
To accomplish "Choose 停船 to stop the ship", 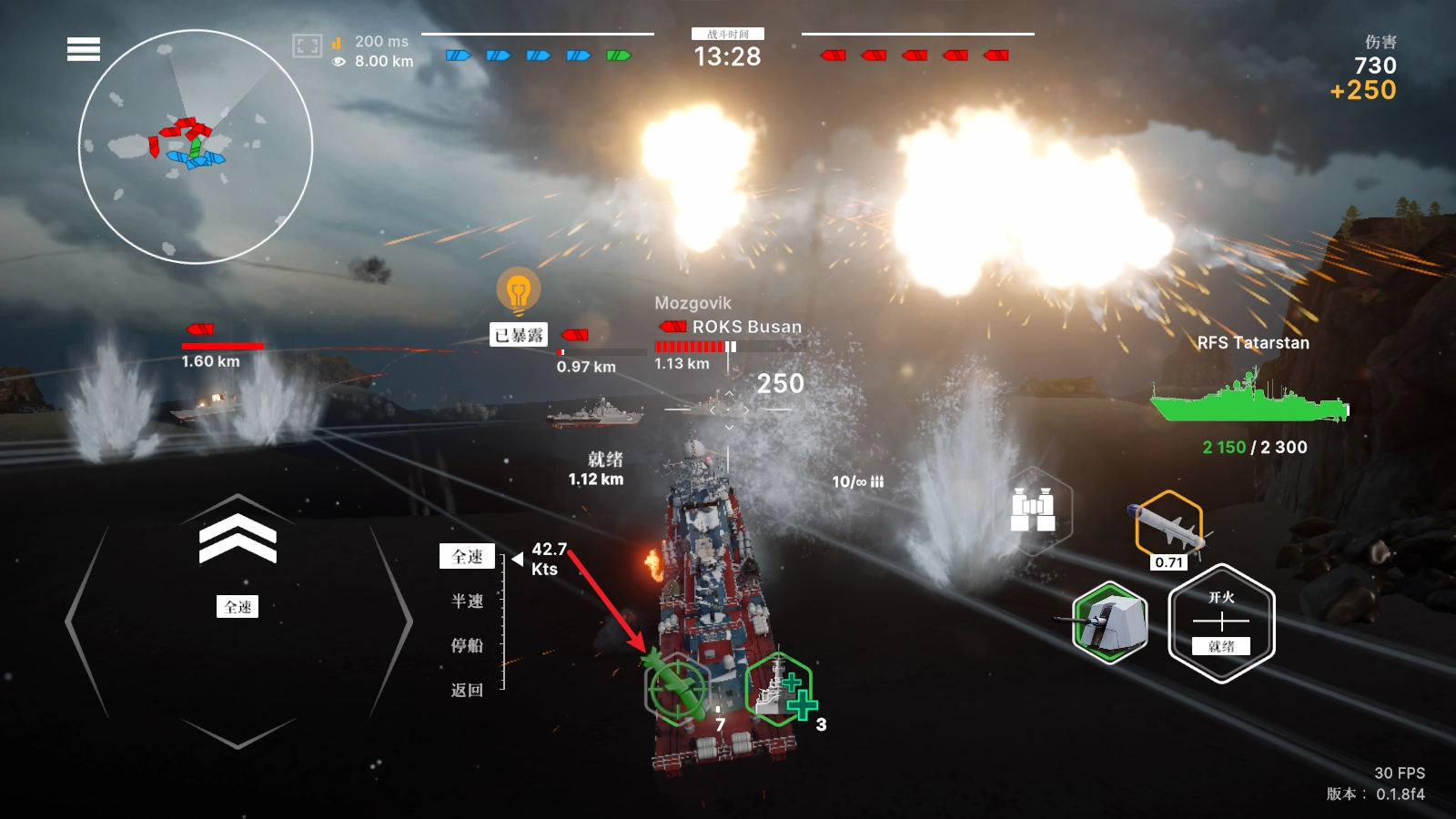I will [468, 645].
